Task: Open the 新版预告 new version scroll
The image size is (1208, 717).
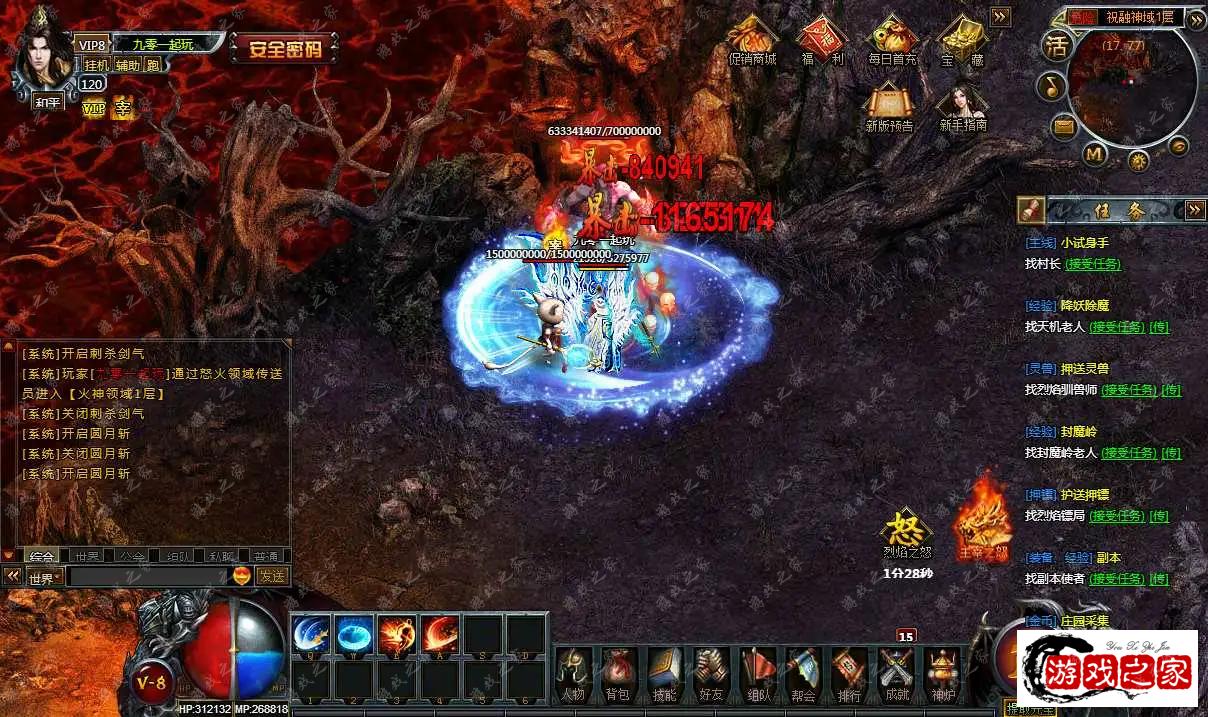Action: pyautogui.click(x=889, y=106)
